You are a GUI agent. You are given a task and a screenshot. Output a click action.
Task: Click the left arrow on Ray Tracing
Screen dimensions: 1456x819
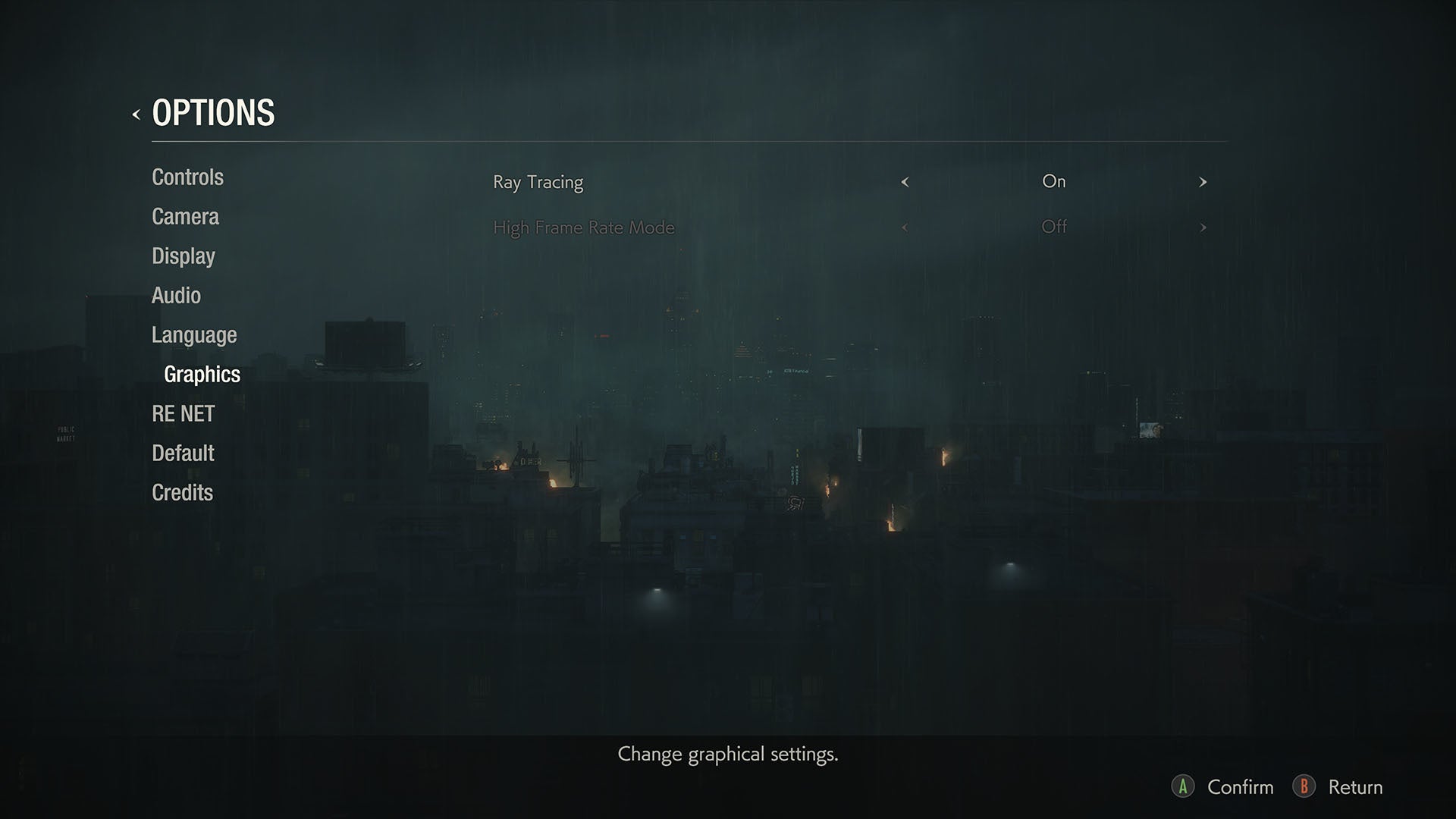point(905,182)
